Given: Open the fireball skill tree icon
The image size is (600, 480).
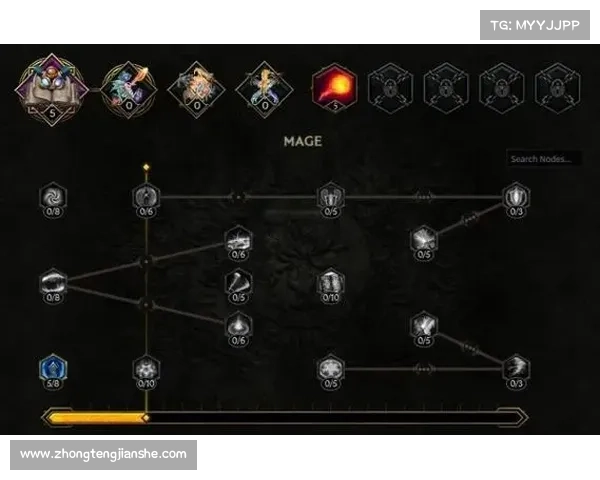Looking at the screenshot, I should (334, 86).
